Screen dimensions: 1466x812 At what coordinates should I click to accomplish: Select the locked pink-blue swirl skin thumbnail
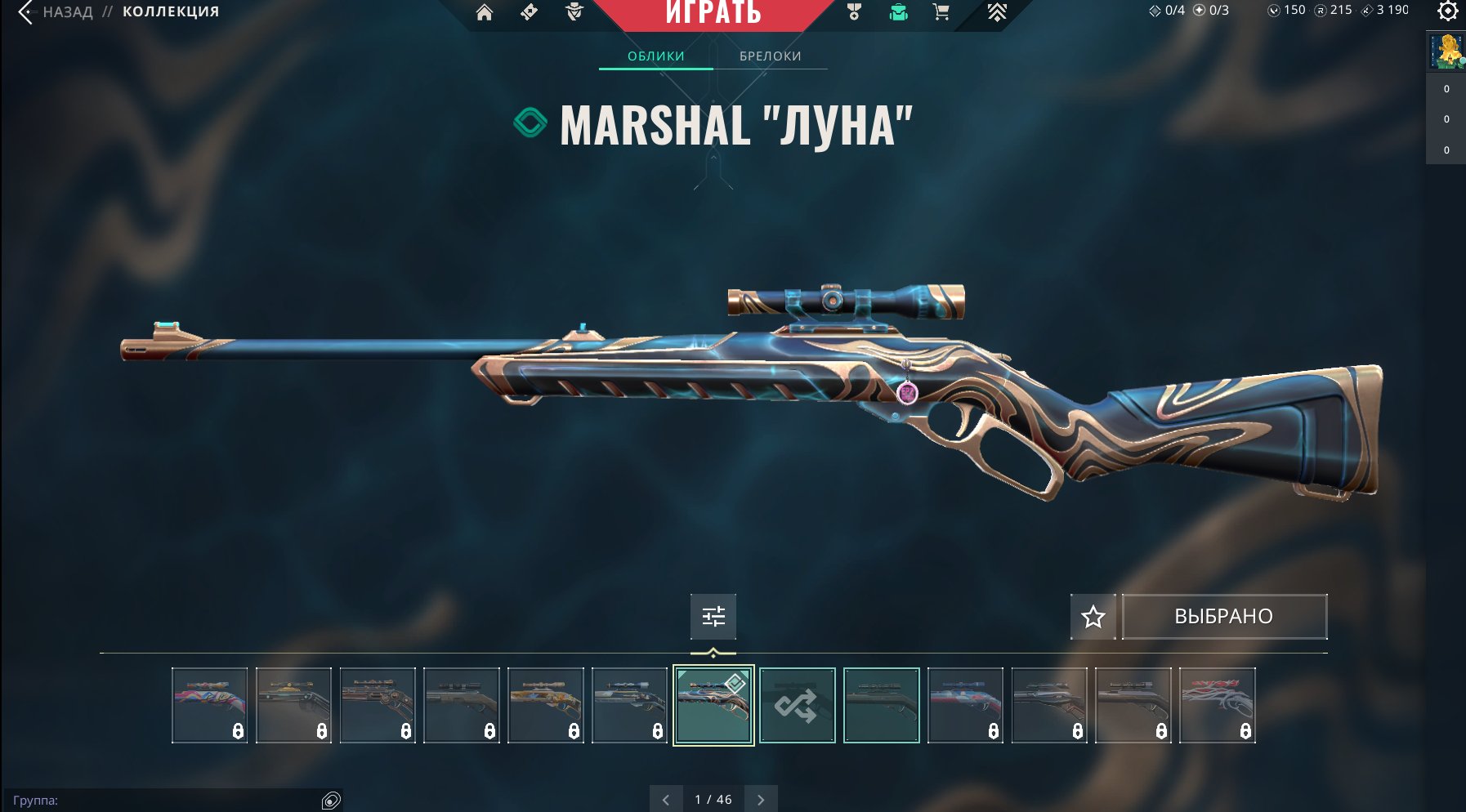click(209, 705)
